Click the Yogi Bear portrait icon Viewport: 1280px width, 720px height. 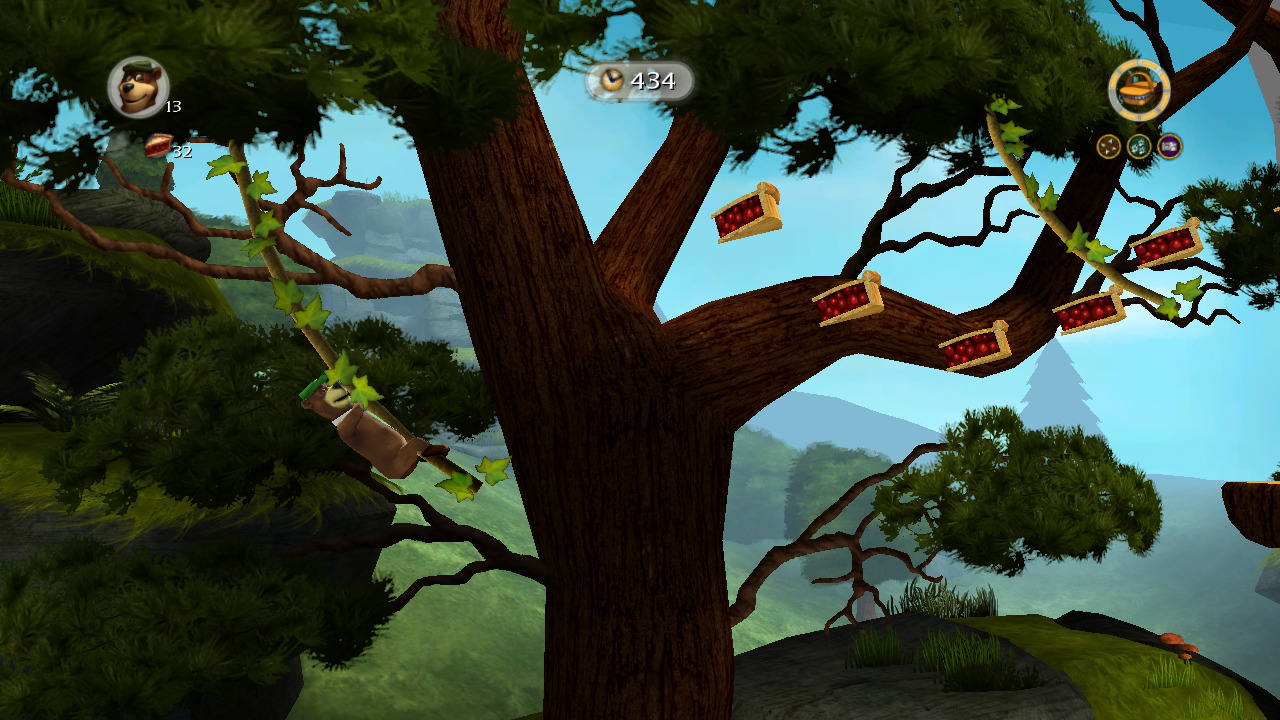(137, 87)
